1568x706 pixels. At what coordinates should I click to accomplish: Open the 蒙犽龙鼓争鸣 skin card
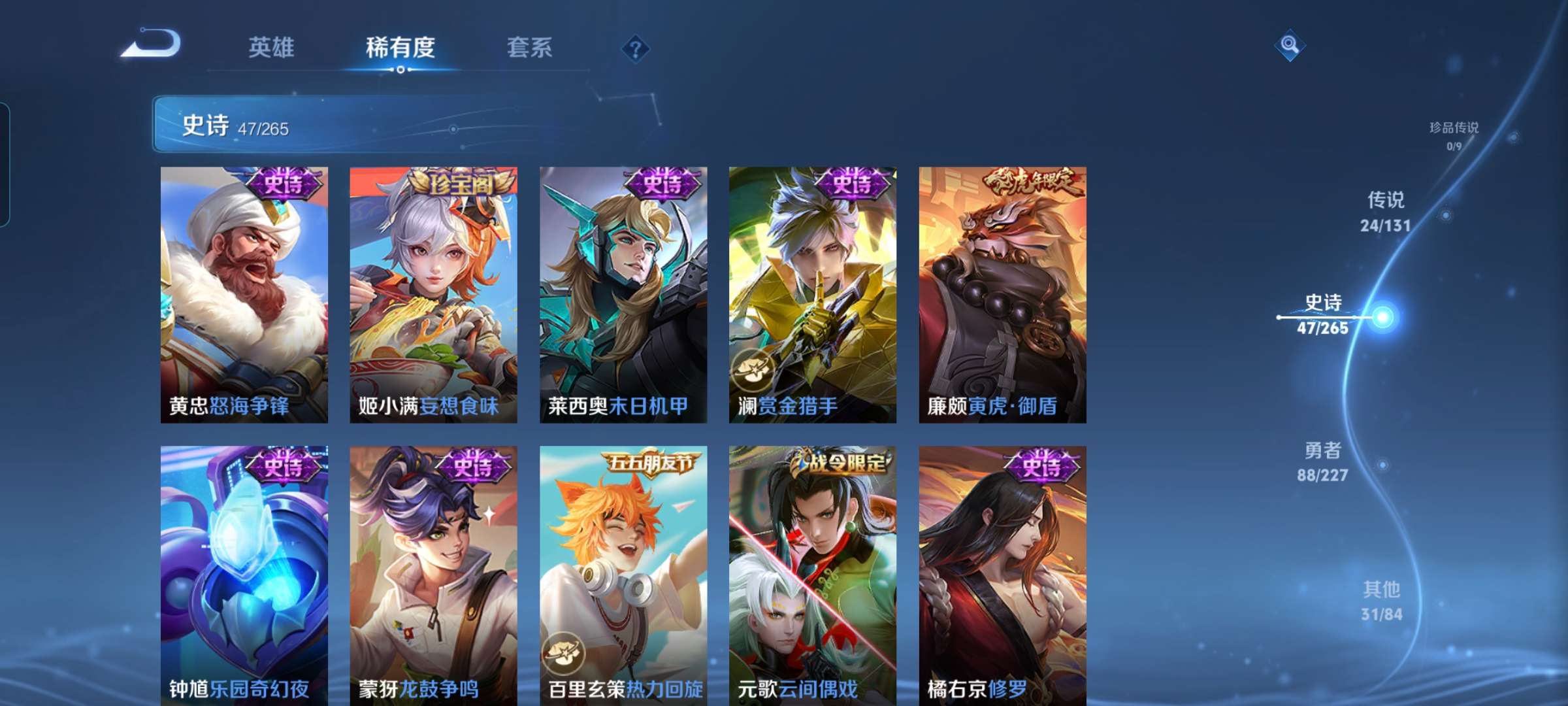click(x=433, y=575)
